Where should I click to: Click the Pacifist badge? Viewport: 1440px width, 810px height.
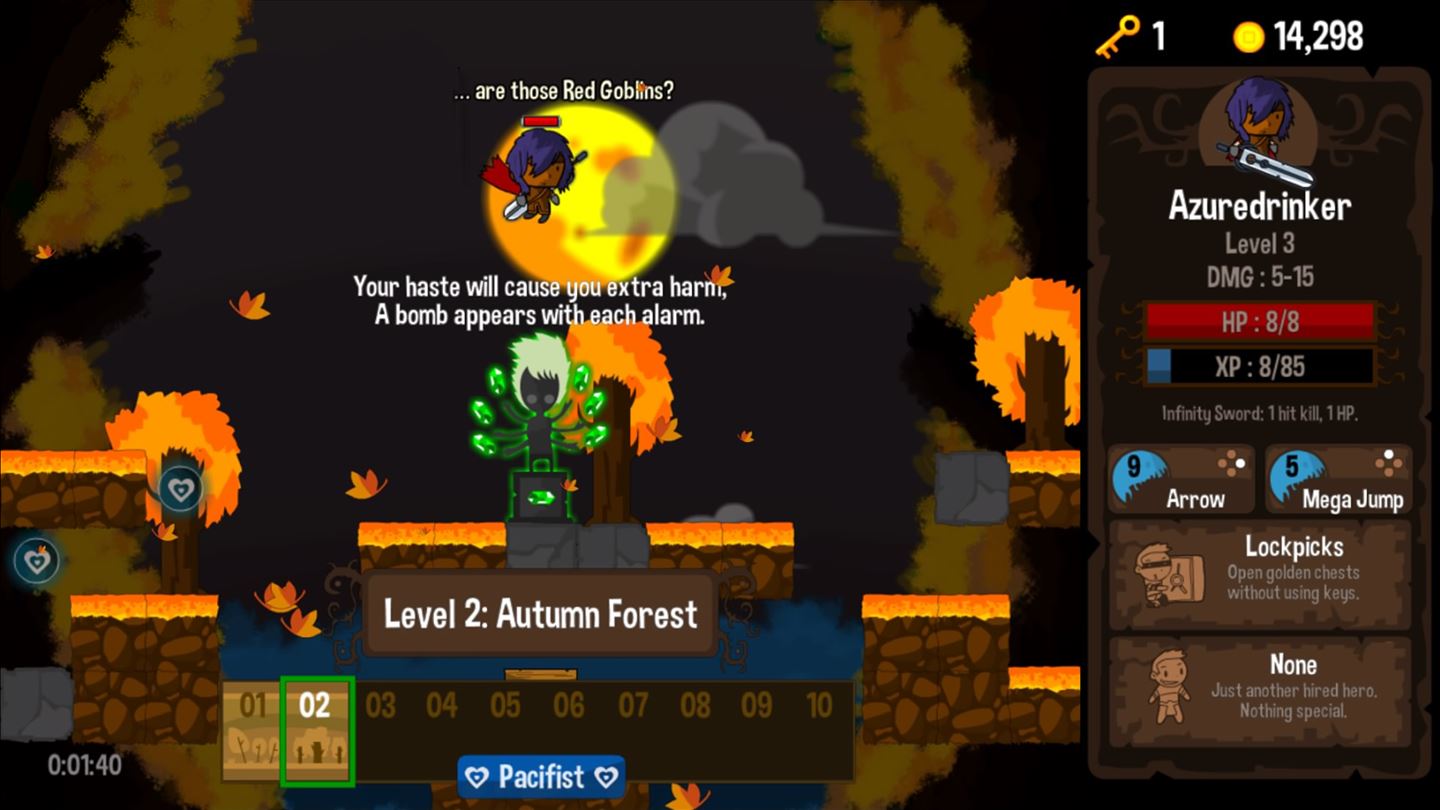tap(540, 776)
